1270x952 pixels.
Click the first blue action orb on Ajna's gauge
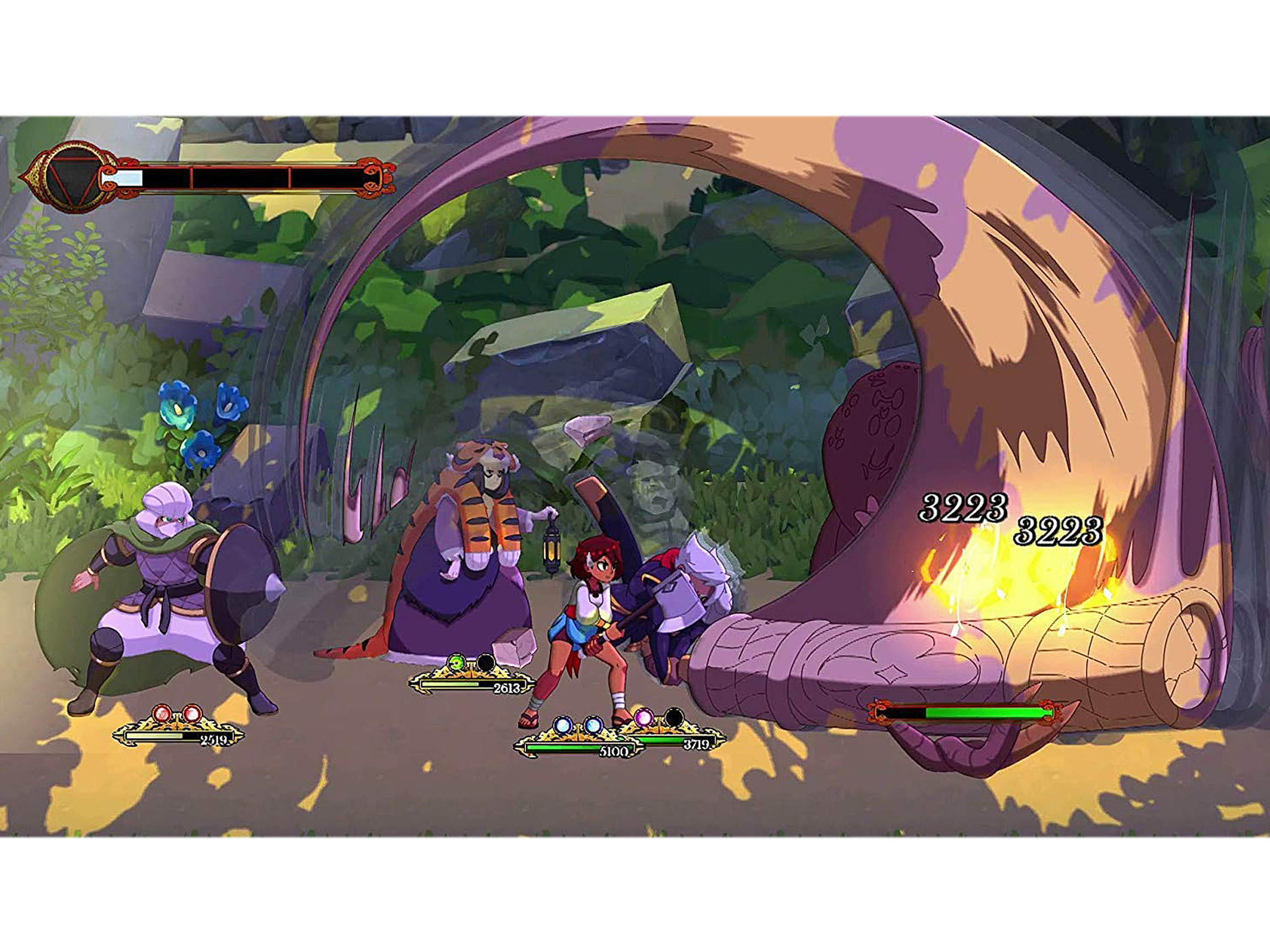563,726
